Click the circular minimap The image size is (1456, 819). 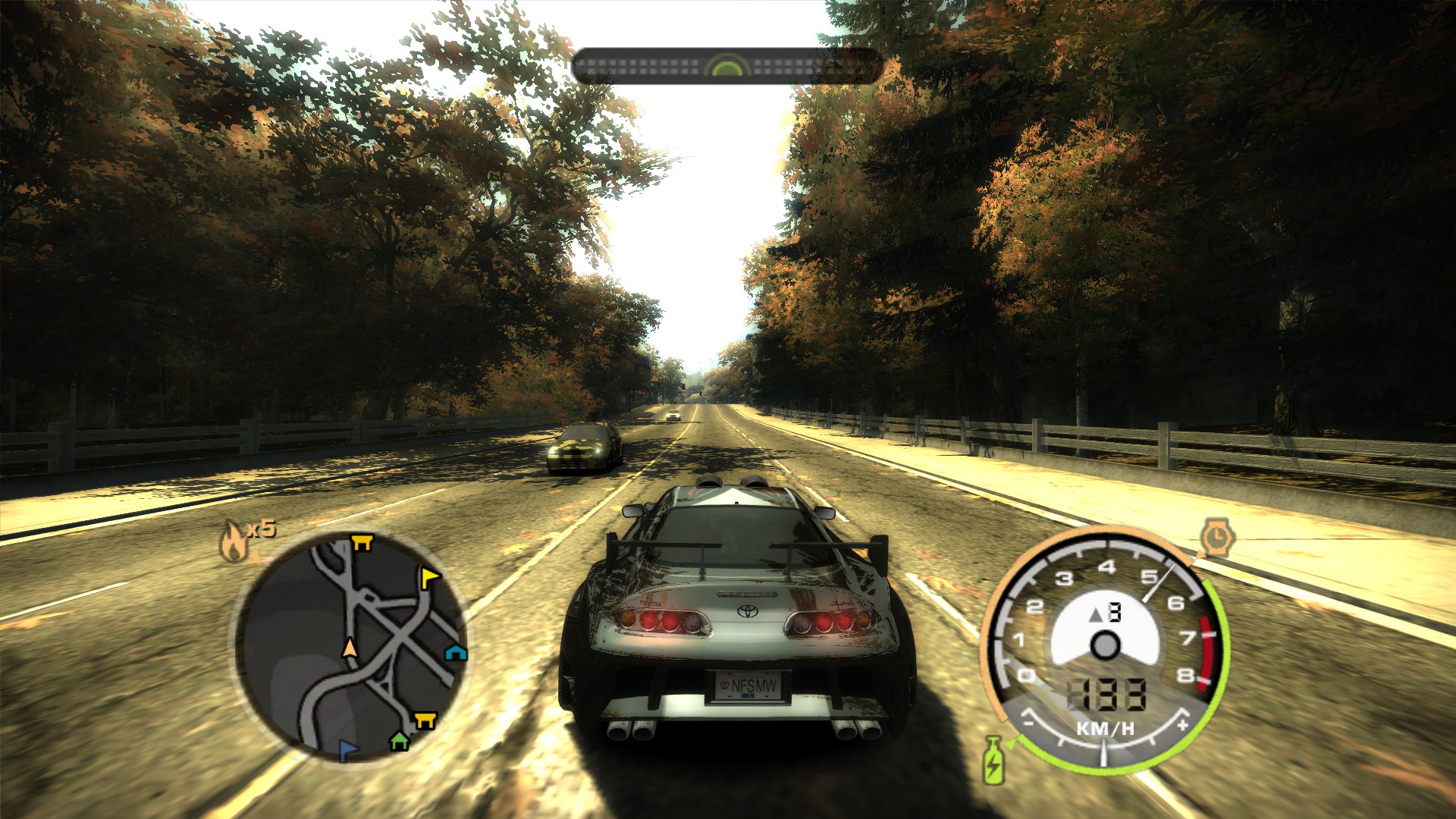[350, 647]
